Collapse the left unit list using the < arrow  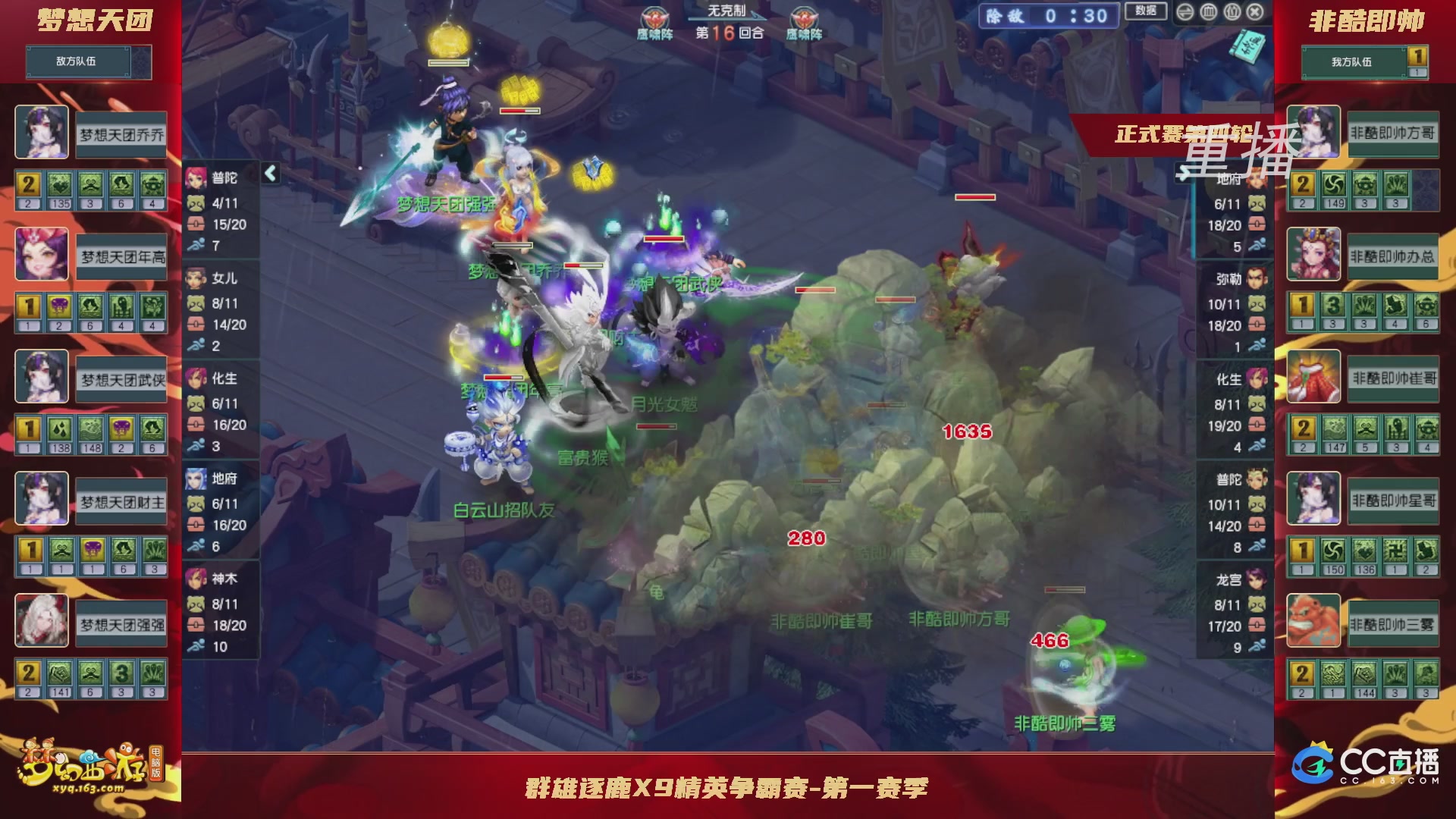[x=269, y=173]
